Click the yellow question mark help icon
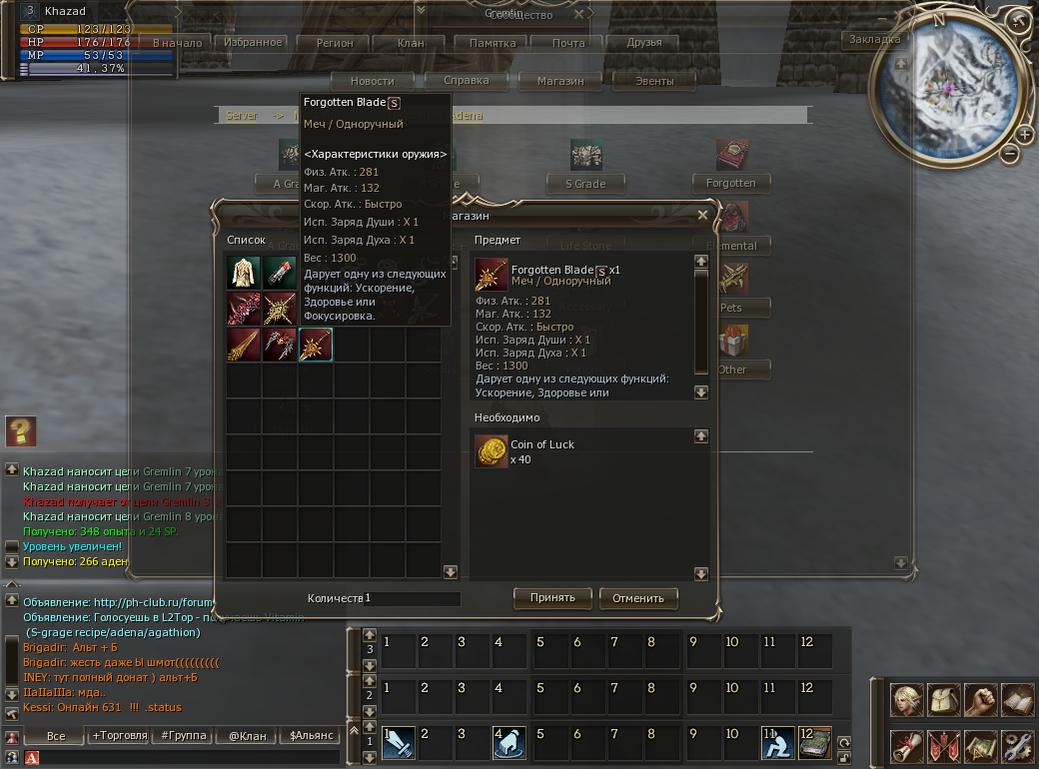Viewport: 1039px width, 769px height. pyautogui.click(x=20, y=431)
